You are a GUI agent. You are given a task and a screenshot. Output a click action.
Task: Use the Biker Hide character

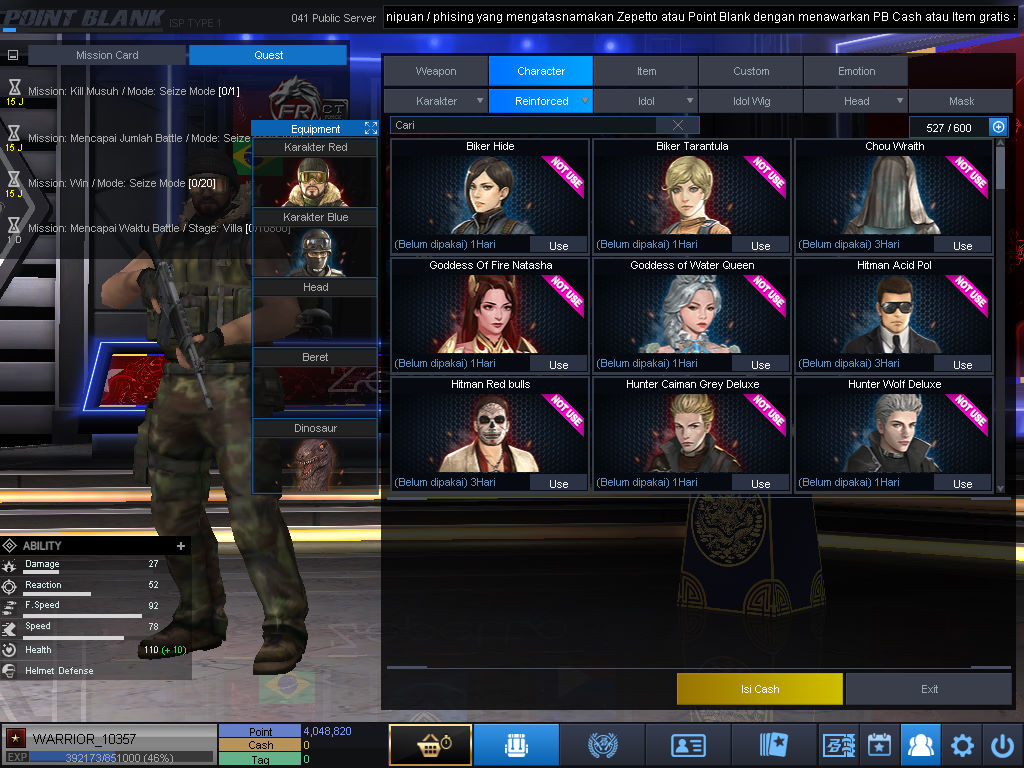tap(558, 245)
